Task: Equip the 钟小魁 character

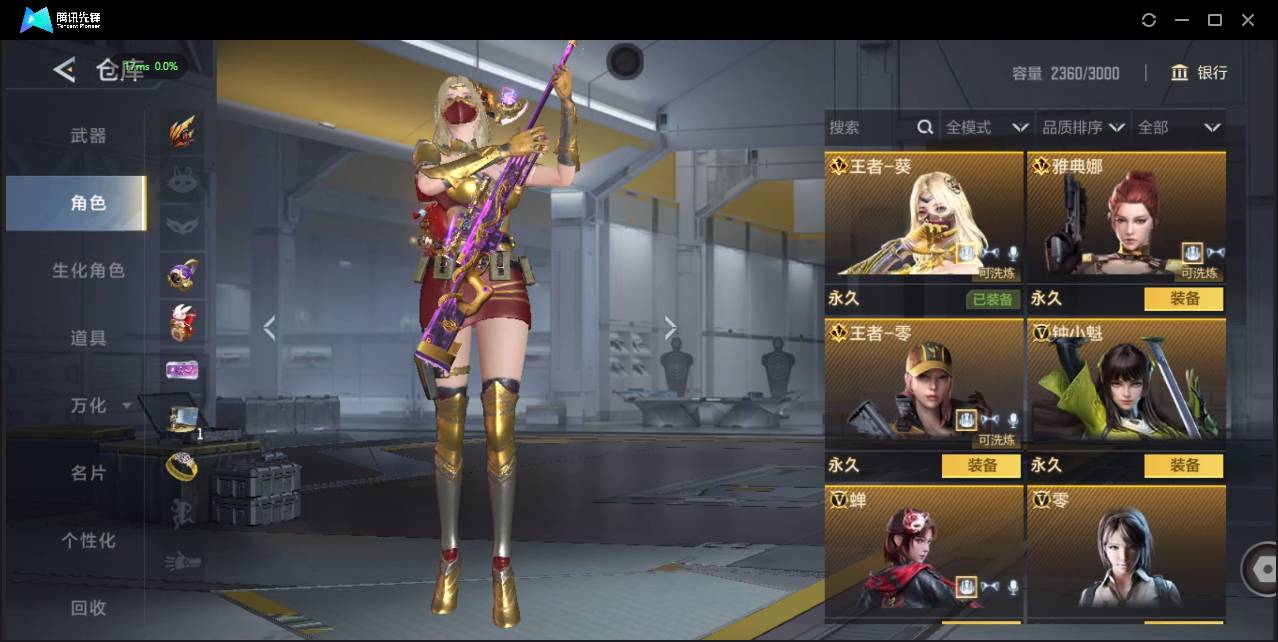Action: (1184, 466)
